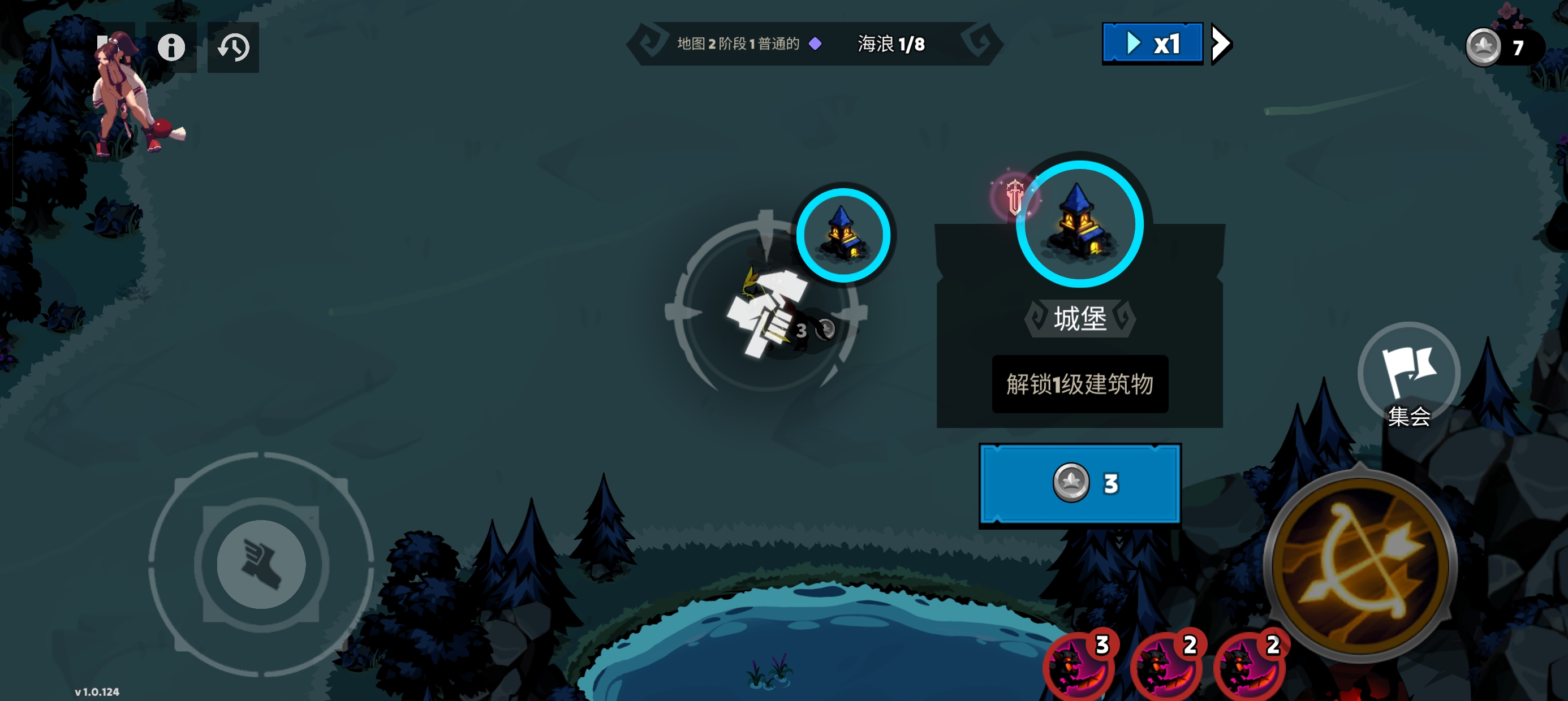
Task: Open the info panel icon
Action: 171,47
